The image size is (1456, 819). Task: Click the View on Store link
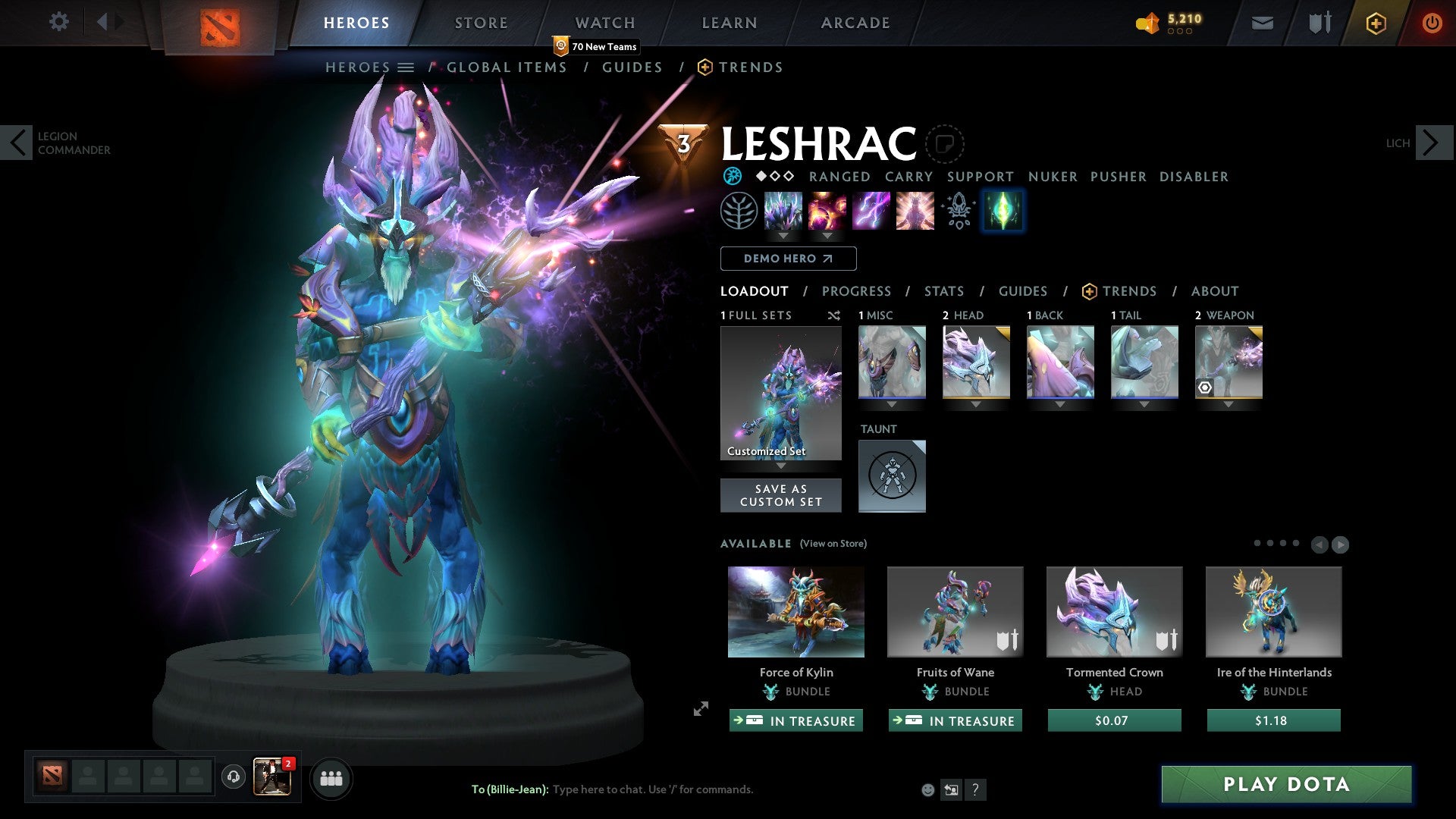click(x=832, y=544)
